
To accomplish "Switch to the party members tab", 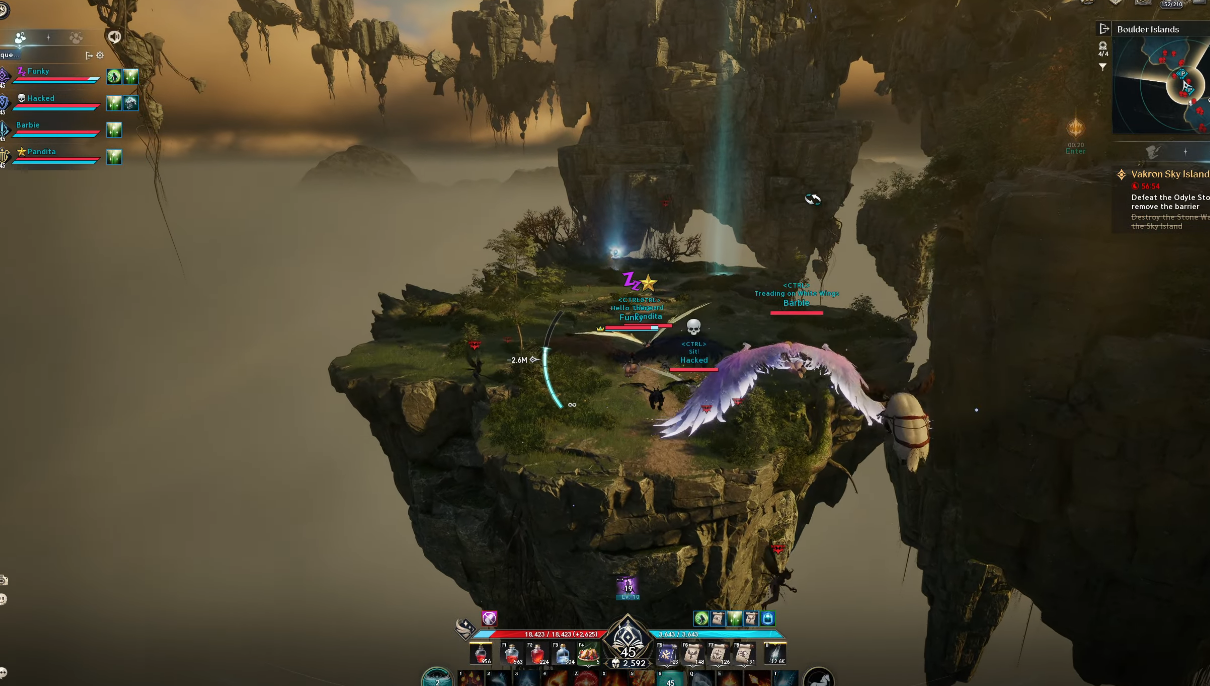I will [x=20, y=38].
